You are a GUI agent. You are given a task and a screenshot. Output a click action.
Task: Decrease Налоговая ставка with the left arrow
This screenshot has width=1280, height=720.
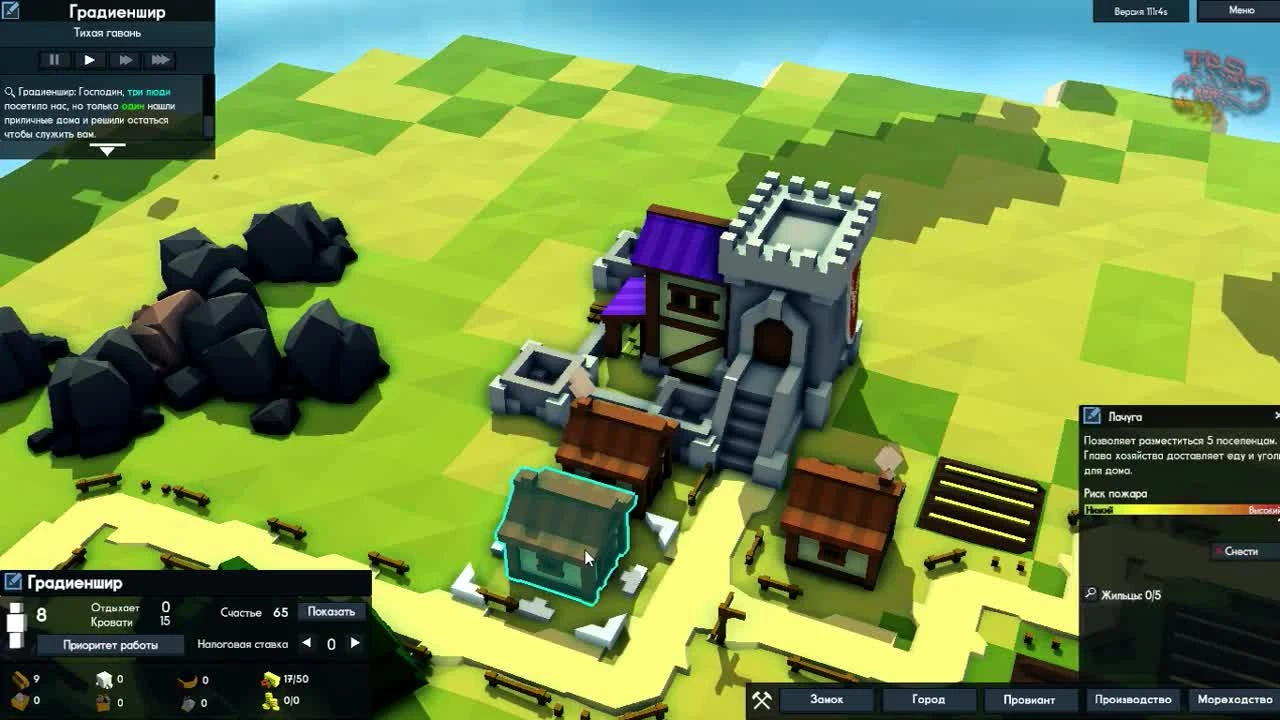tap(305, 643)
